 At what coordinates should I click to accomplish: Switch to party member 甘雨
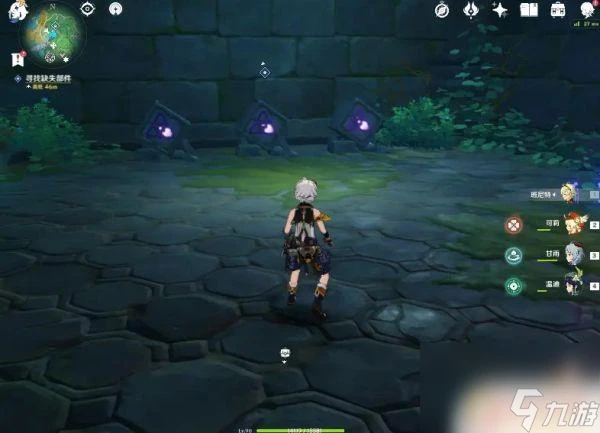click(573, 253)
